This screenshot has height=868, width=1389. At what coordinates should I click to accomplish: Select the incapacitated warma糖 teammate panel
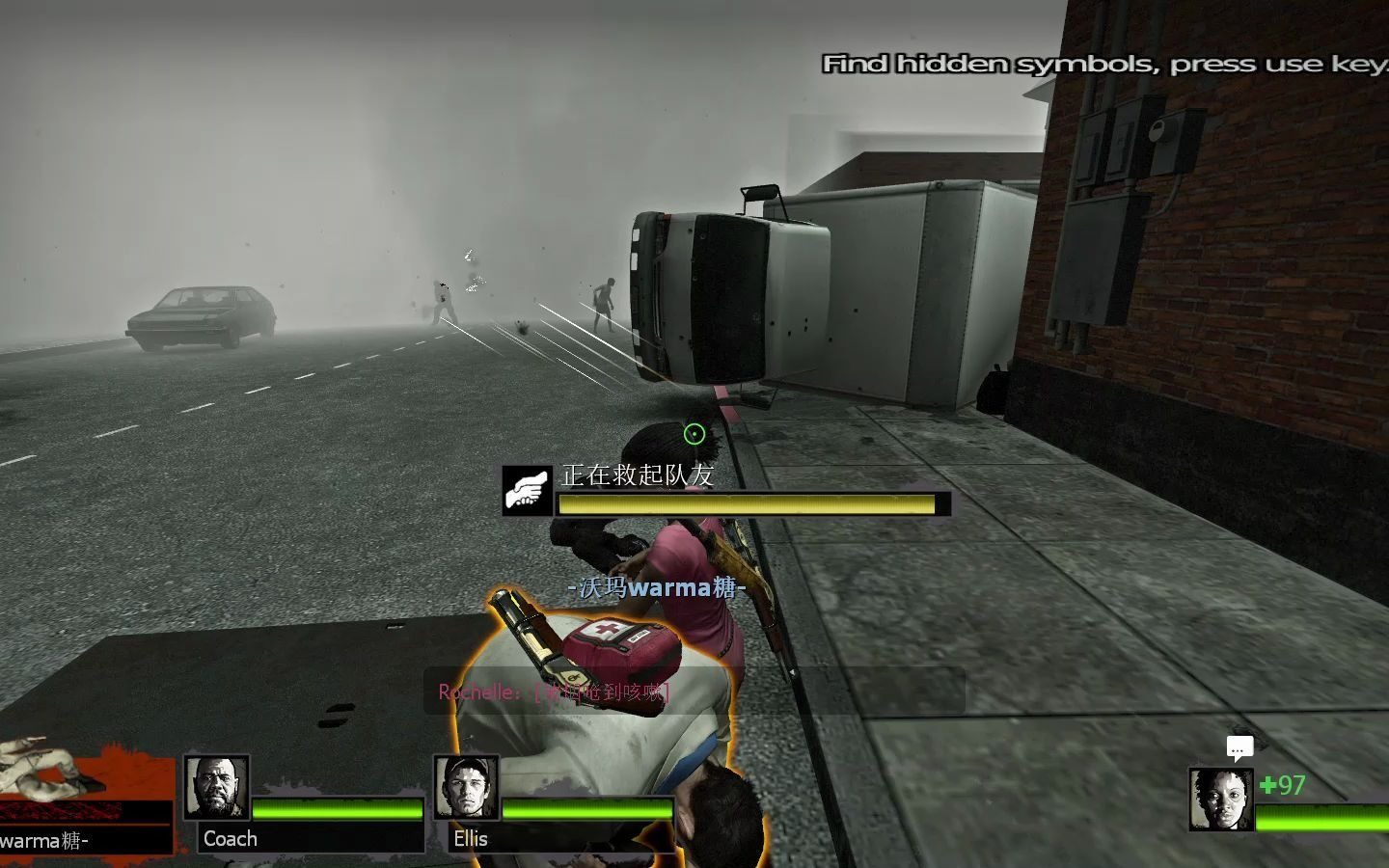85,799
